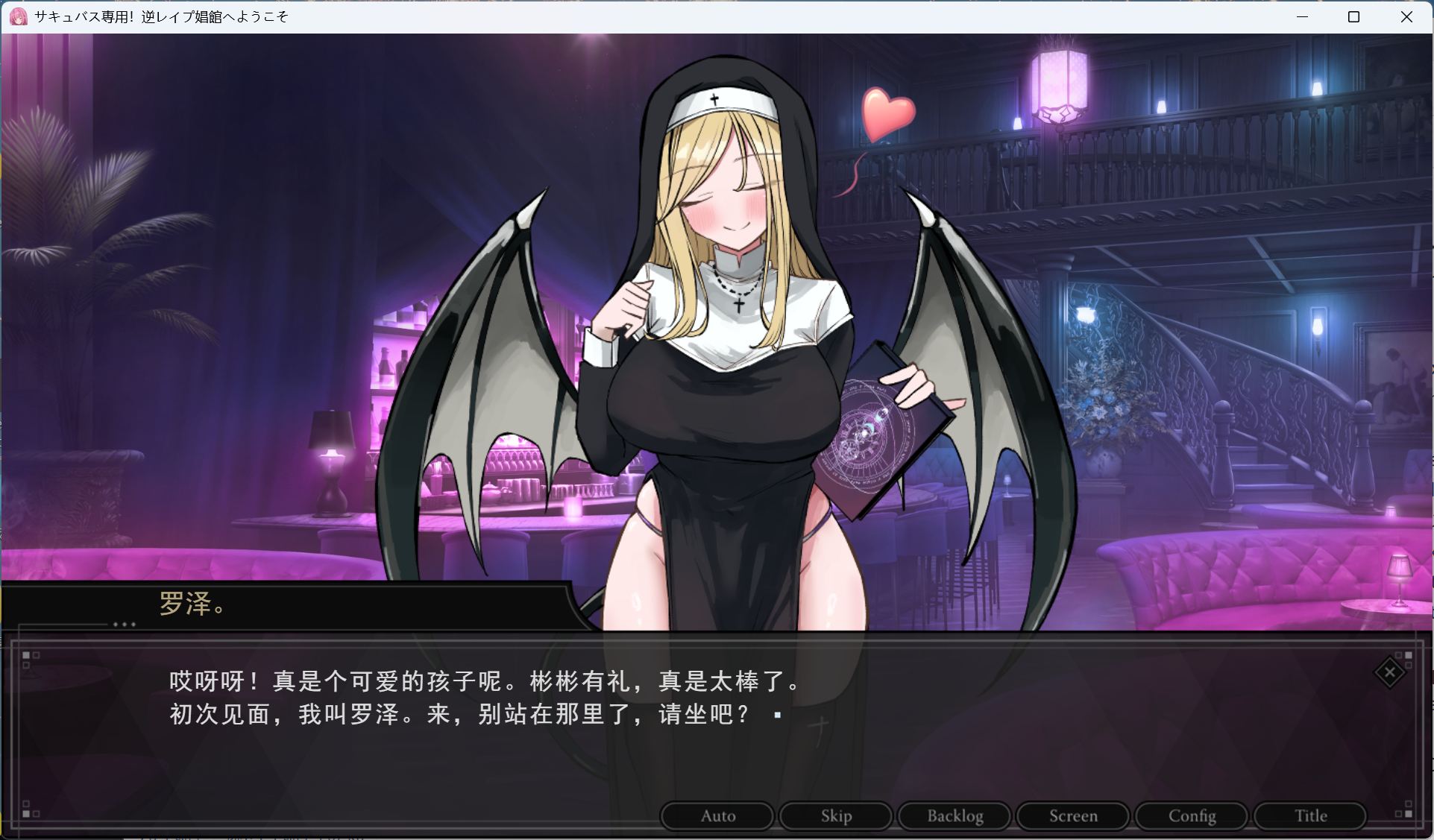Click the square ornament in the textbox top-left corner
1434x840 pixels.
tap(27, 656)
